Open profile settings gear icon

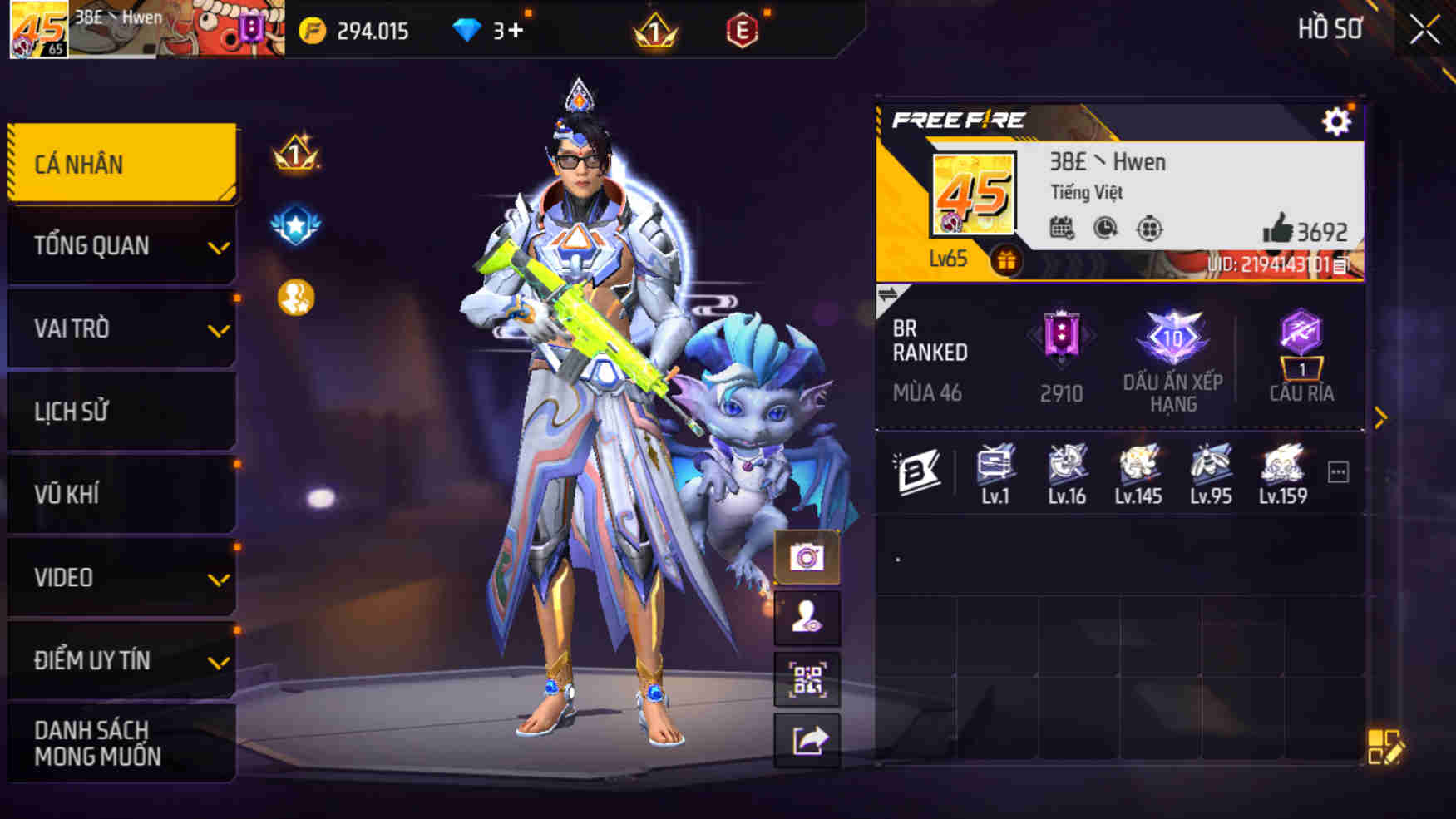pyautogui.click(x=1336, y=122)
